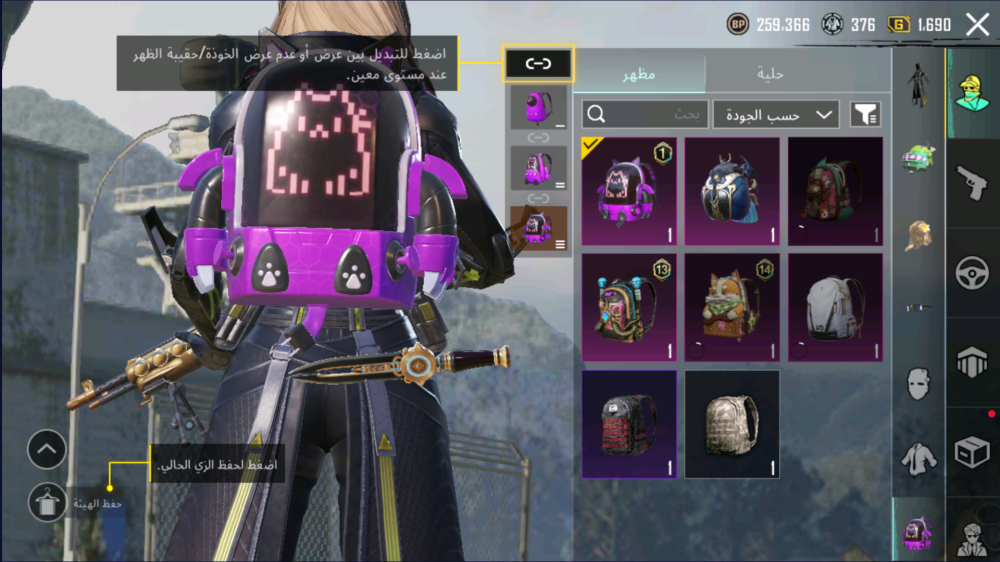
Task: Choose the blue and gold armored backpack
Action: 730,191
